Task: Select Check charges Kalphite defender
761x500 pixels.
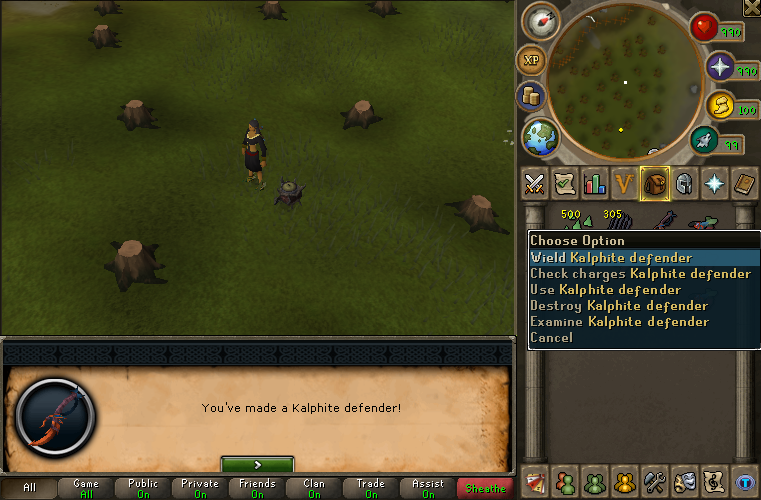Action: (640, 274)
